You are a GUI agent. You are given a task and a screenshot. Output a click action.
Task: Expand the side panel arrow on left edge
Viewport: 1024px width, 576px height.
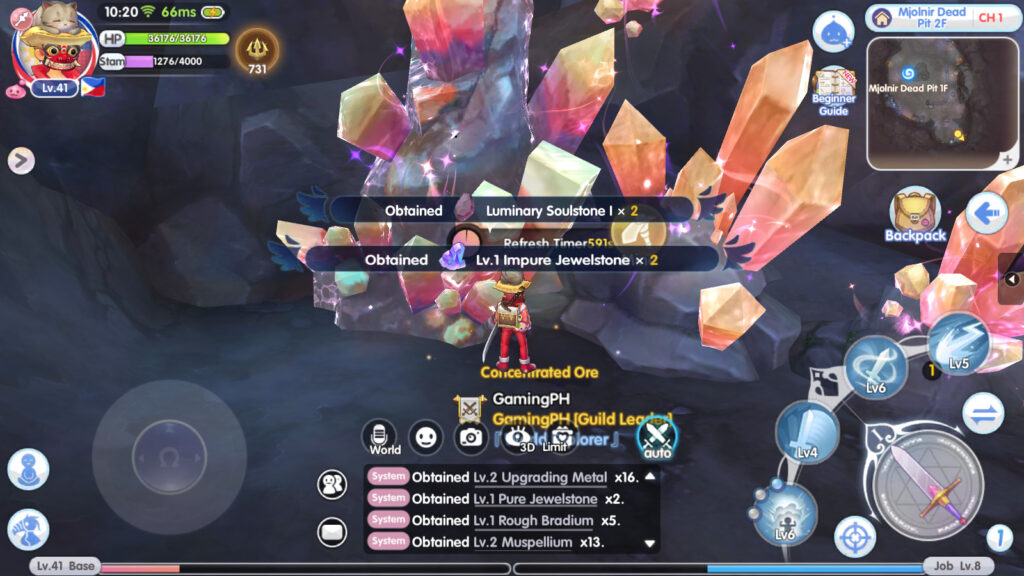pyautogui.click(x=21, y=160)
